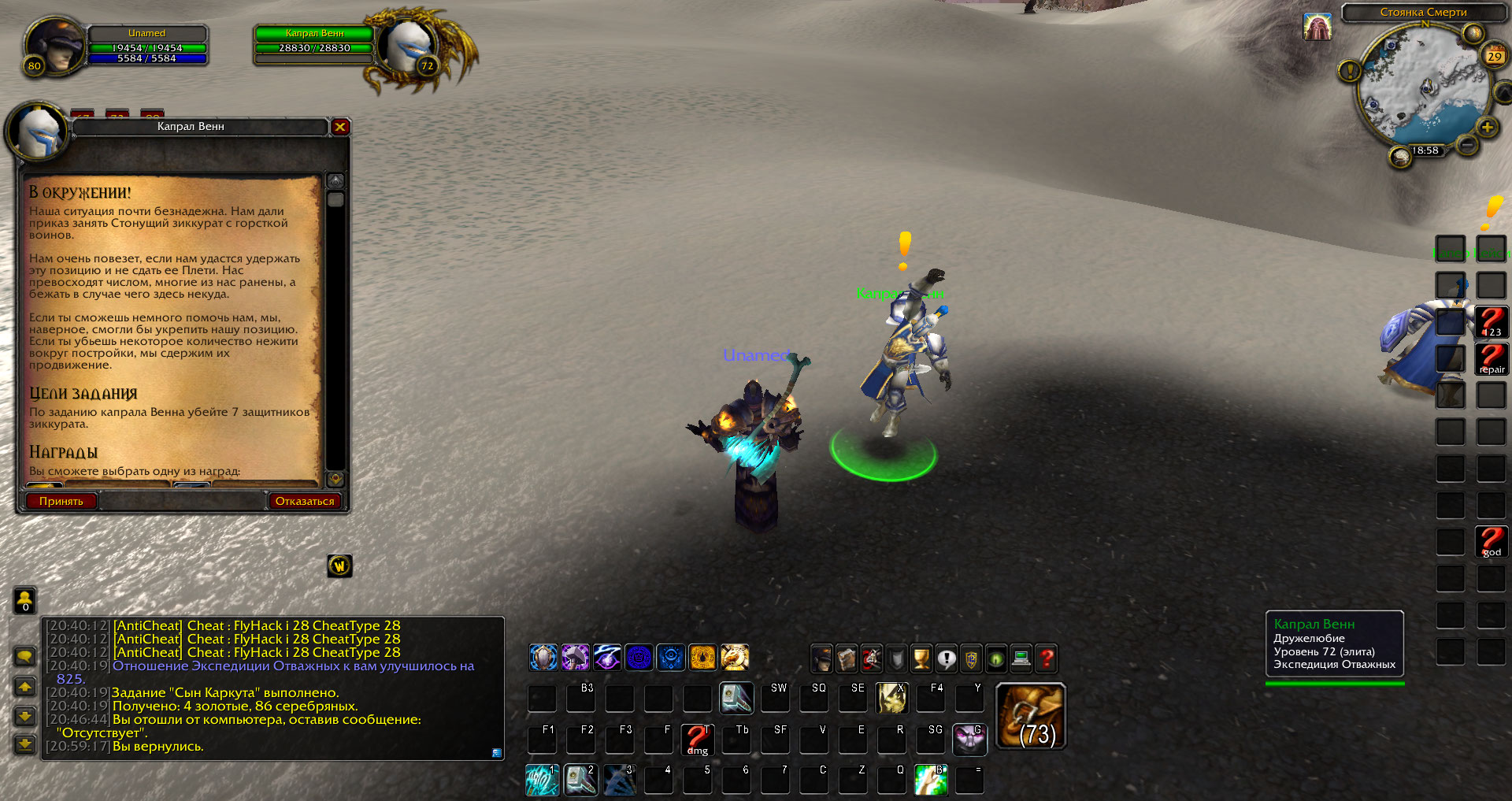The image size is (1512, 801).
Task: Close the Капрал Венн quest window
Action: (x=340, y=127)
